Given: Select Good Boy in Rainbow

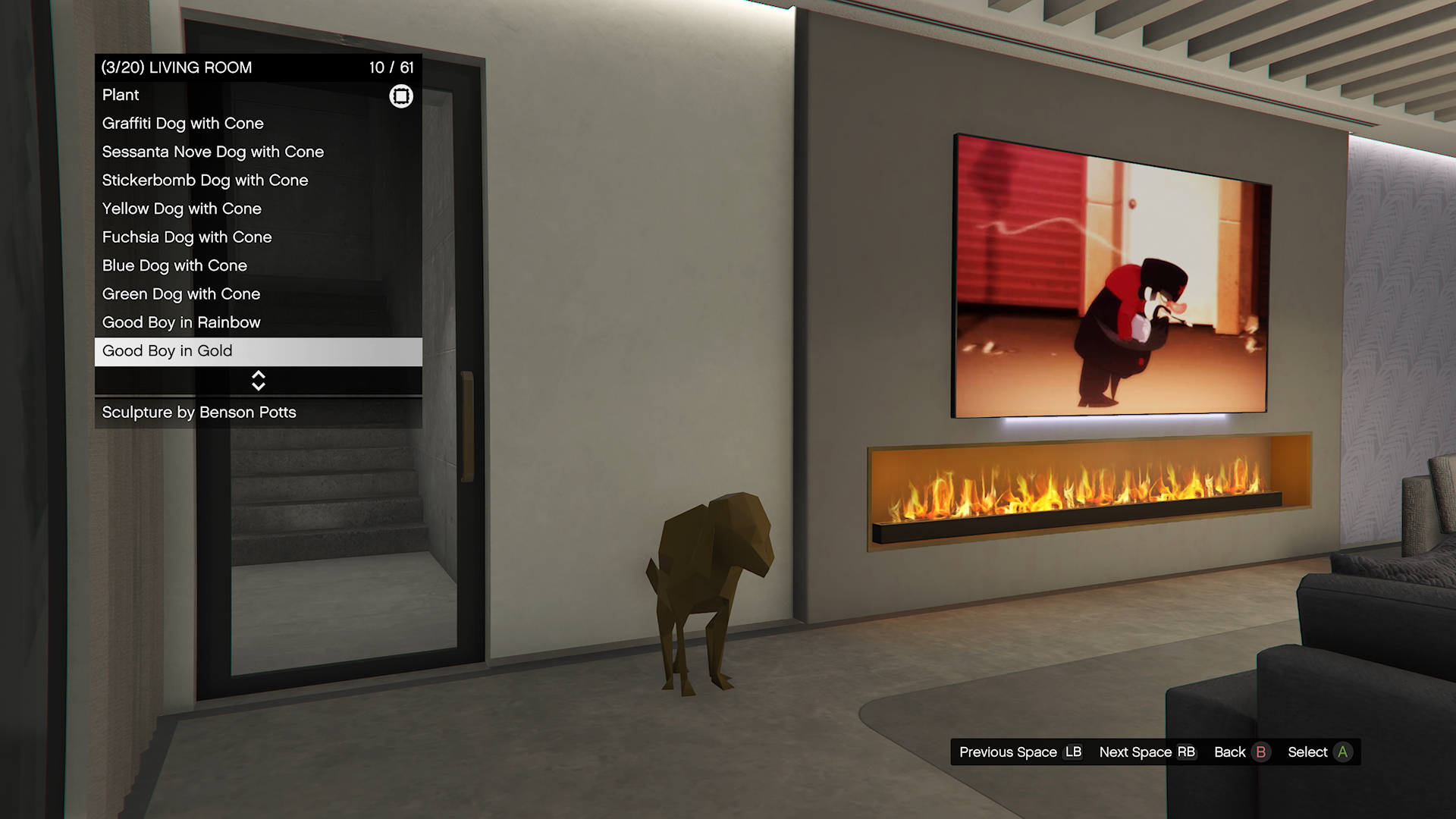Looking at the screenshot, I should (258, 322).
